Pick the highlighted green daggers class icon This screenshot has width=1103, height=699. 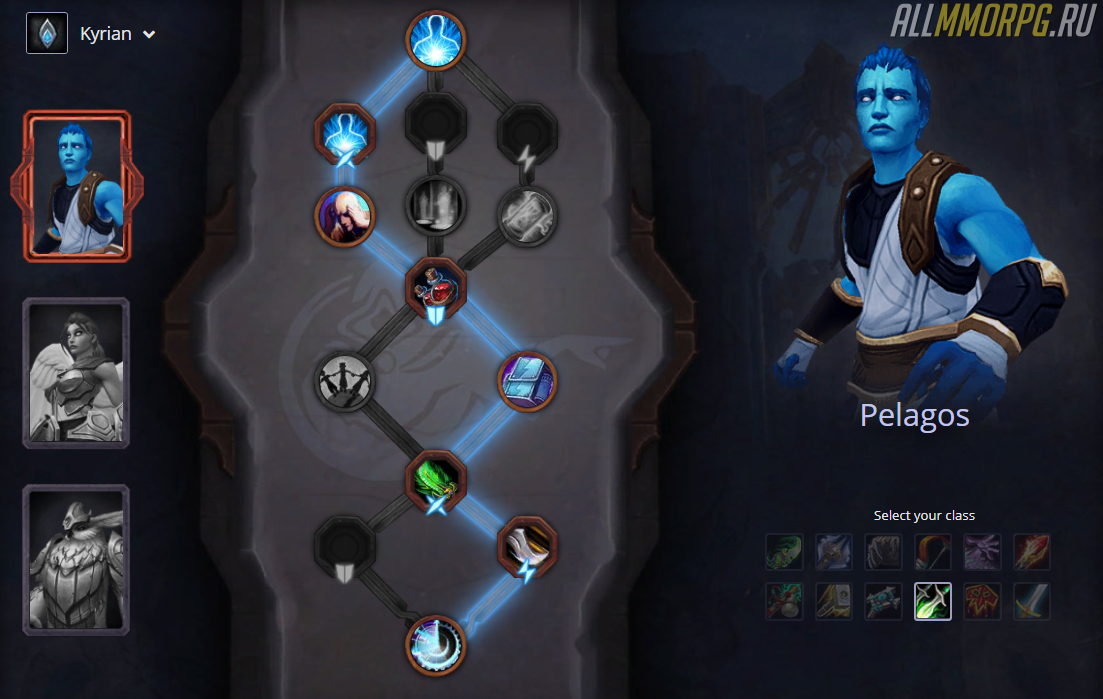point(932,601)
